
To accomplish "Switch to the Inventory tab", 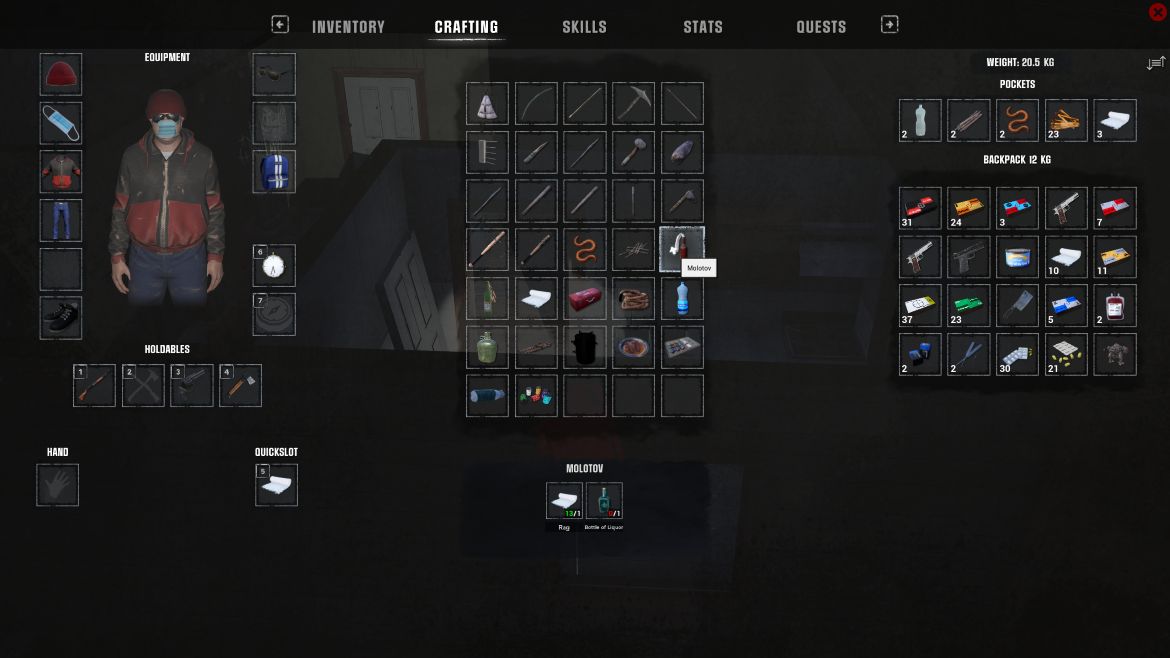I will point(348,27).
